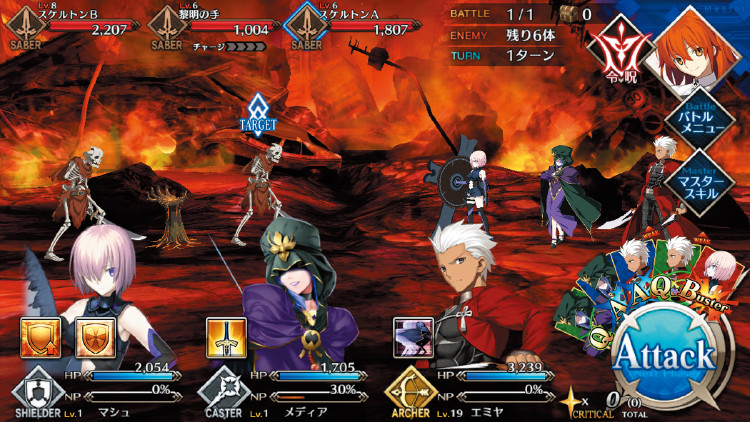Use Mash's round cross-shield skill

93,338
